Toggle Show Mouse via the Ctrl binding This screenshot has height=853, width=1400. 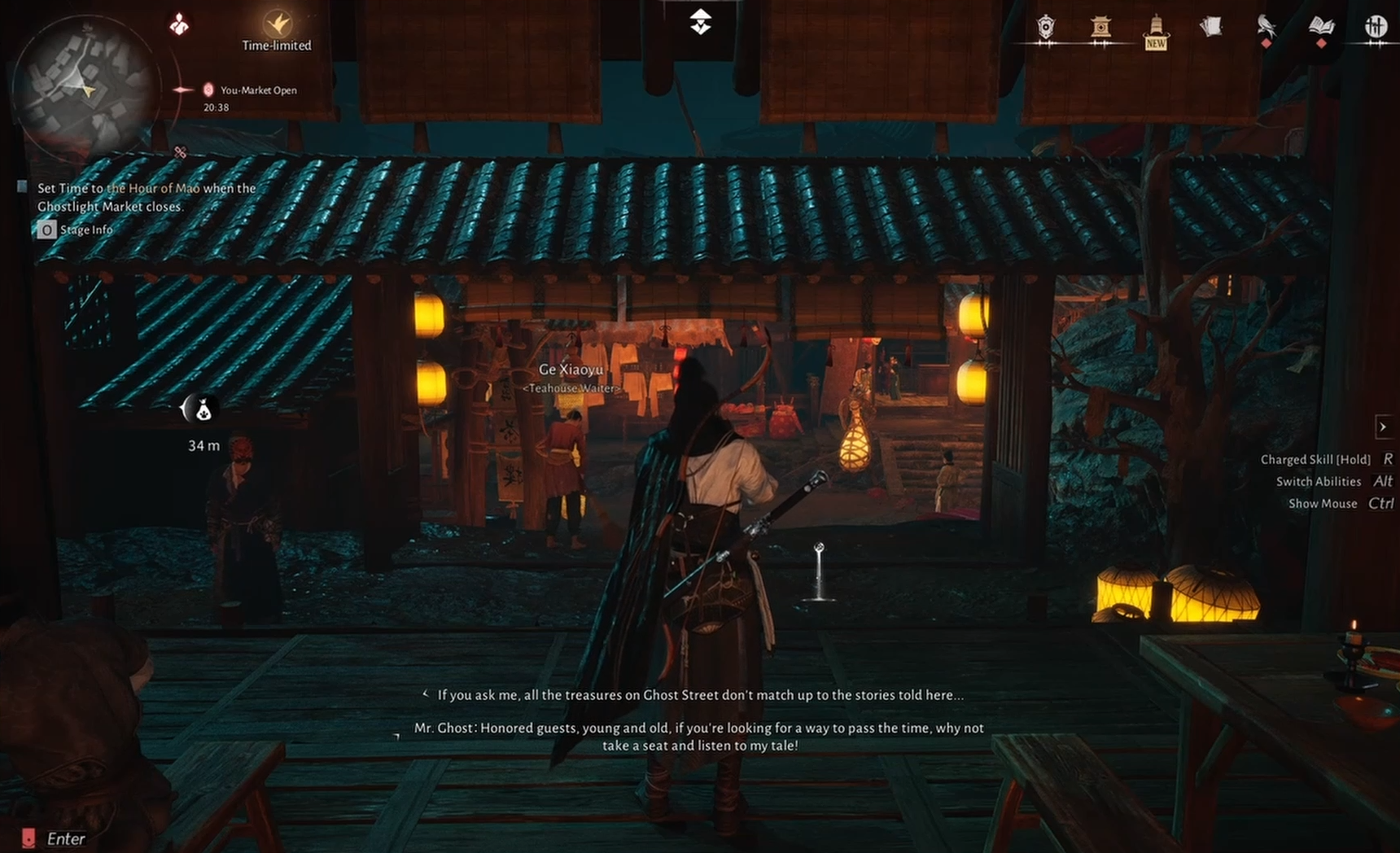[x=1323, y=503]
